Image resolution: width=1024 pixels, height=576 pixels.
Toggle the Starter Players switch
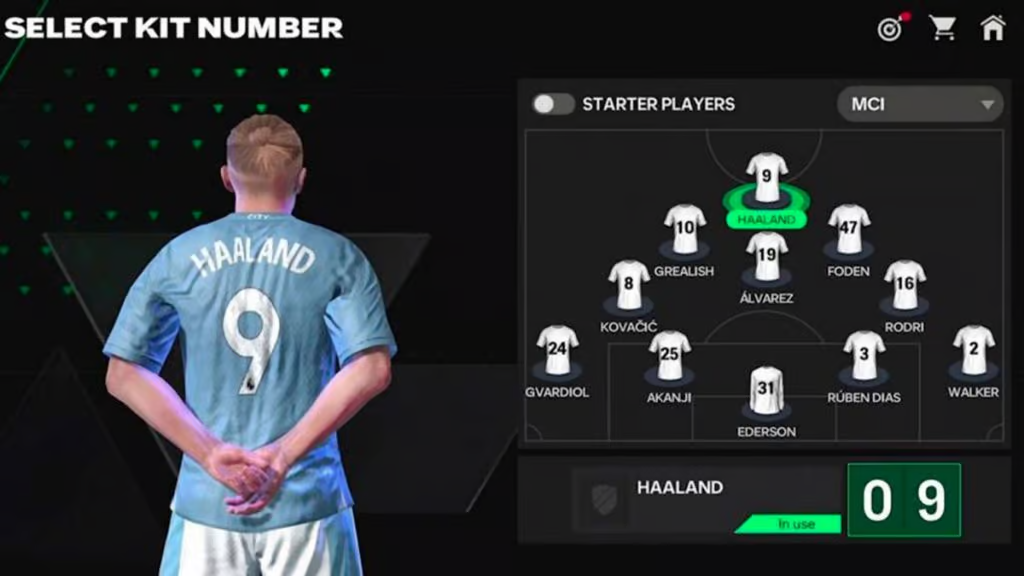click(x=552, y=104)
